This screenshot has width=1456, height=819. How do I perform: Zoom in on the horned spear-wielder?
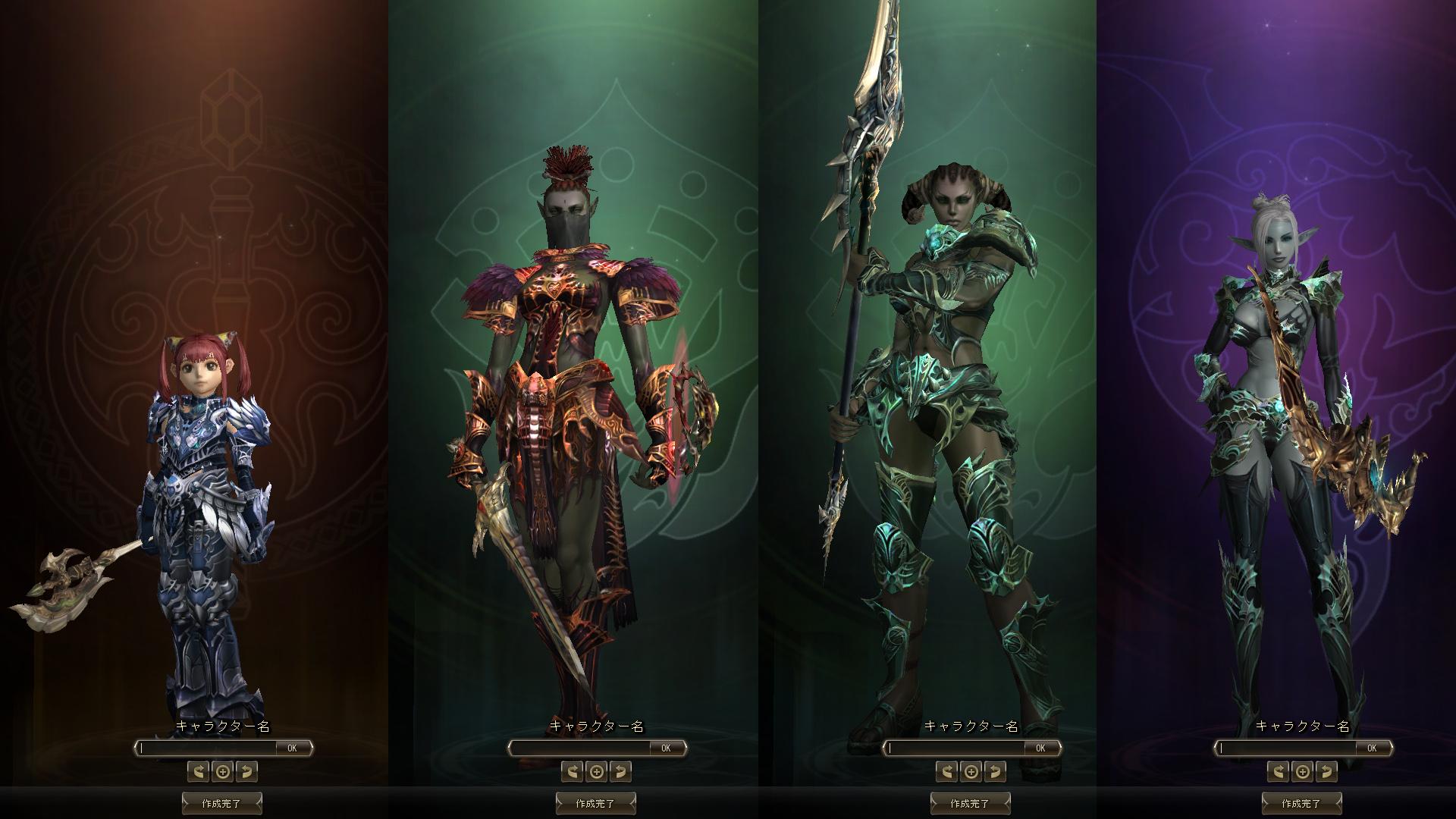pos(971,772)
